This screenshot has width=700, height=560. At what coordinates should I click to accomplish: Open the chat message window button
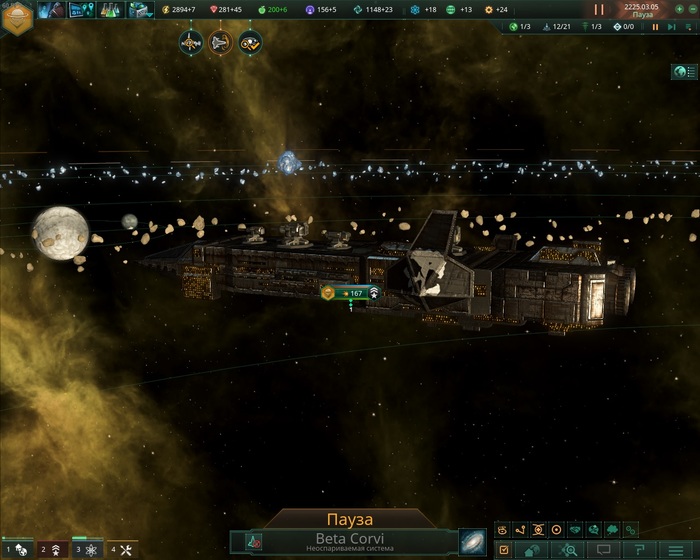[603, 549]
